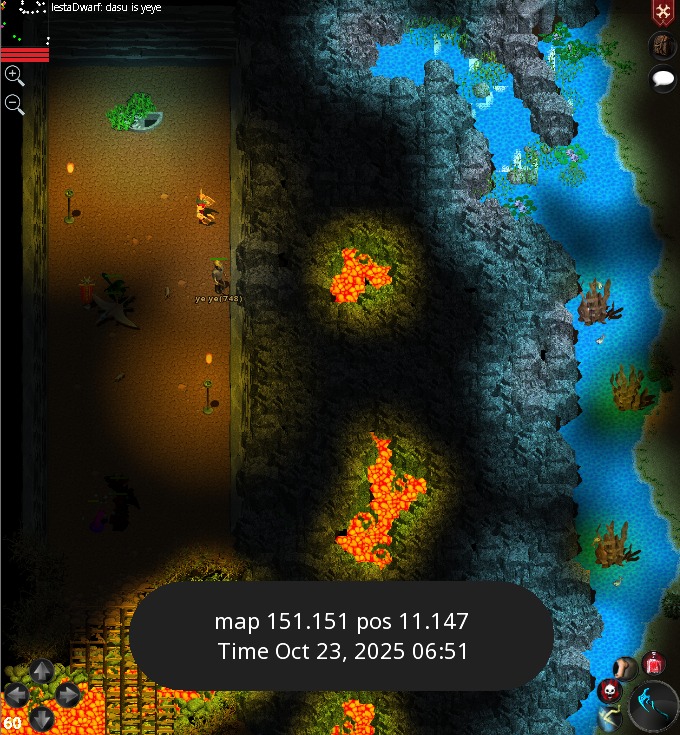Open the red banner menu

661,12
